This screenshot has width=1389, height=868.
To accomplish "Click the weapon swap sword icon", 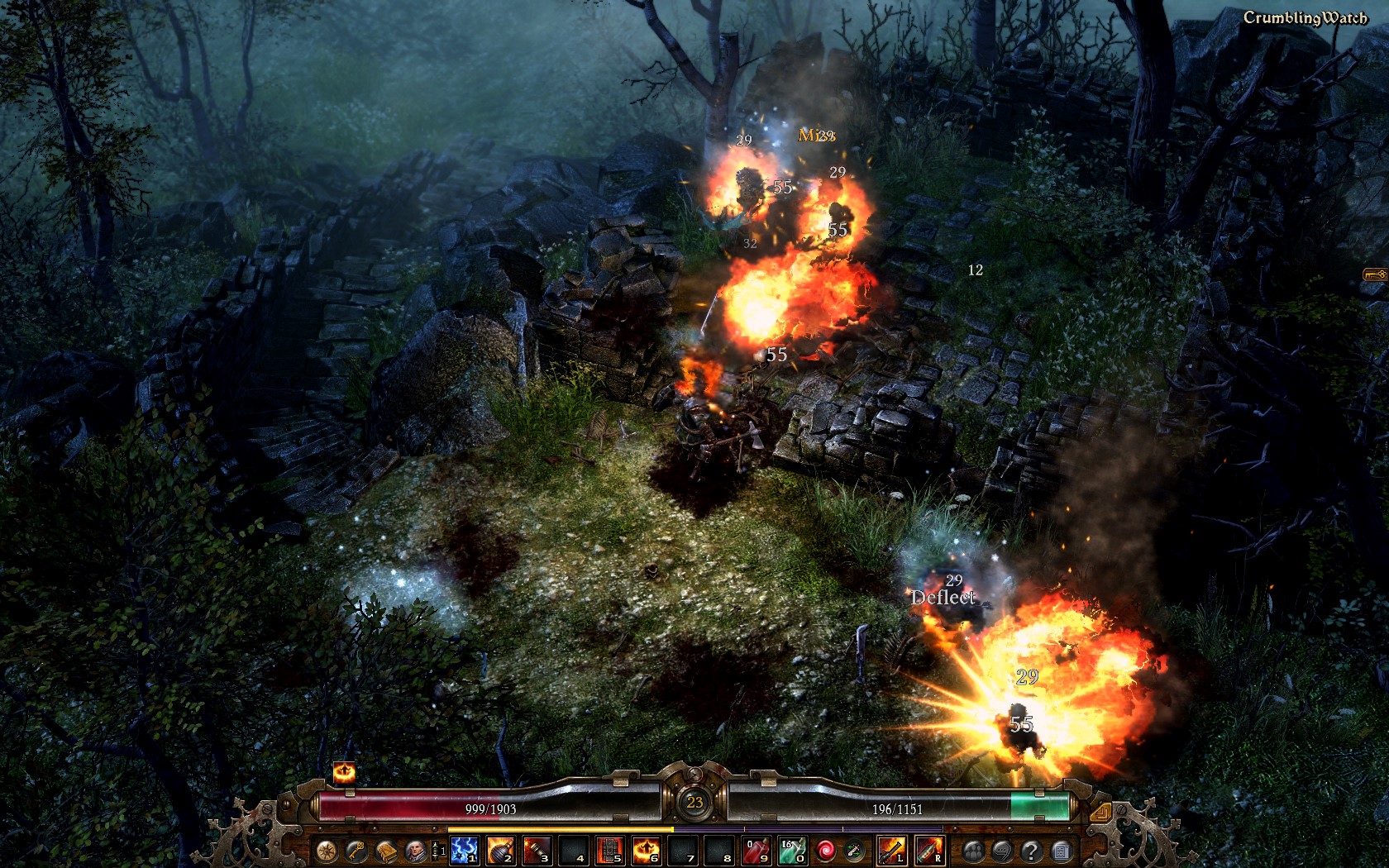I will 854,851.
